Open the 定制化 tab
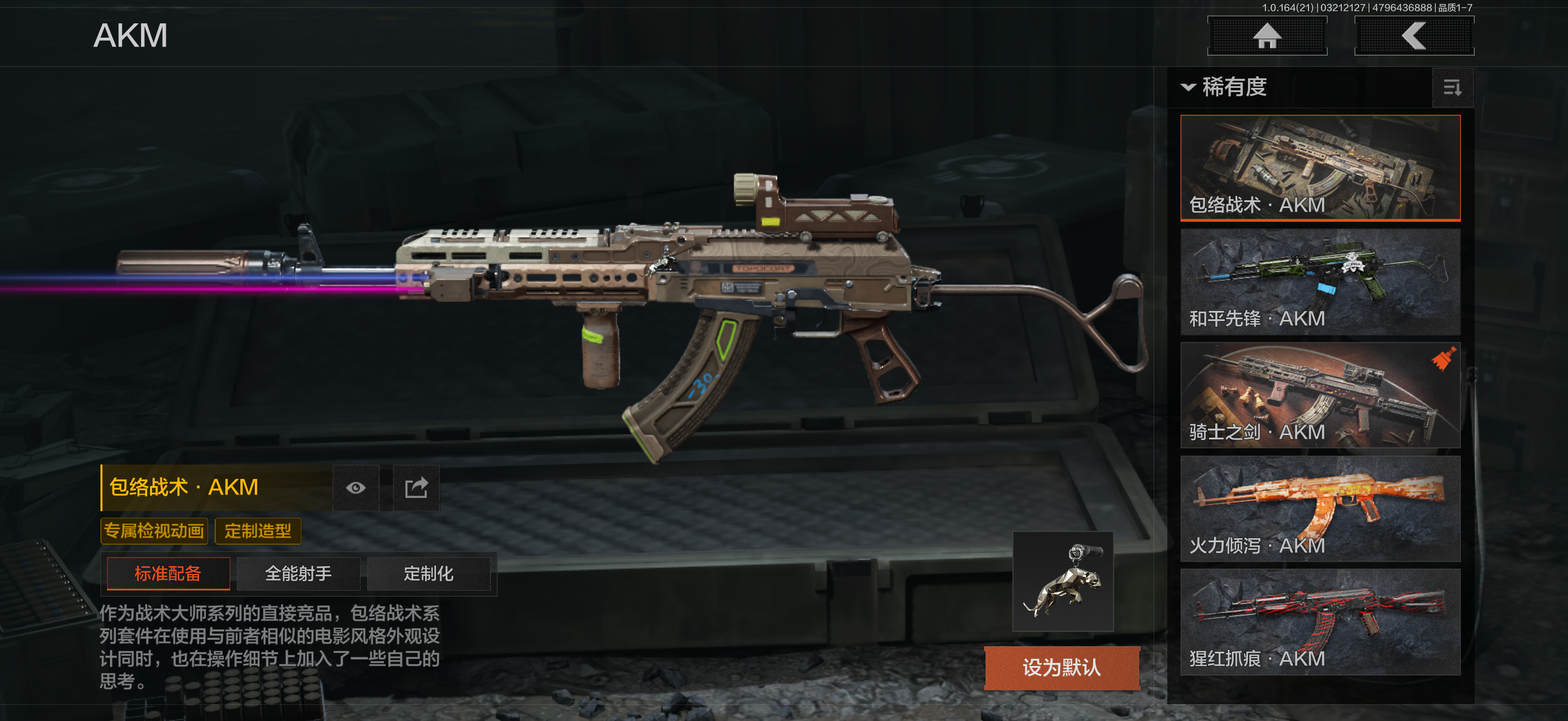 click(429, 573)
